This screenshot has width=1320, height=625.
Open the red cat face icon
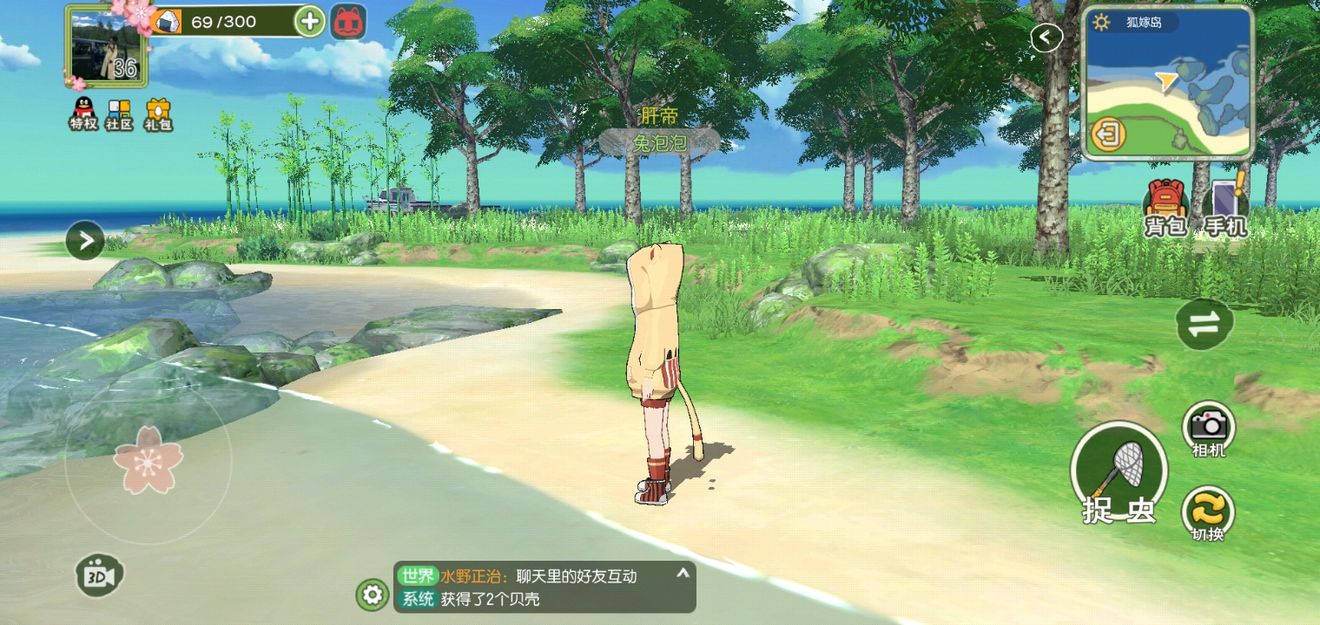[x=348, y=21]
